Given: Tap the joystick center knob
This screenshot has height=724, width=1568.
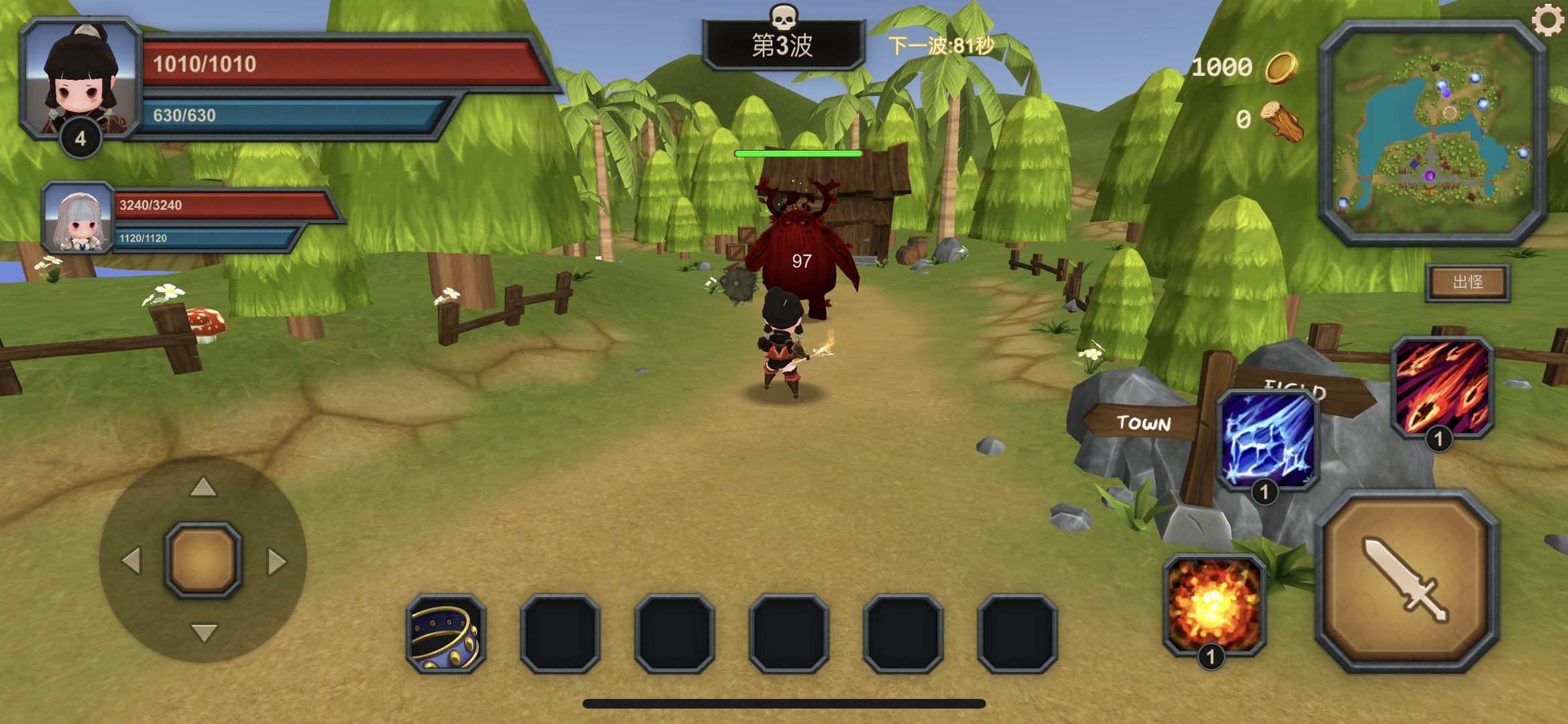Looking at the screenshot, I should pyautogui.click(x=203, y=560).
